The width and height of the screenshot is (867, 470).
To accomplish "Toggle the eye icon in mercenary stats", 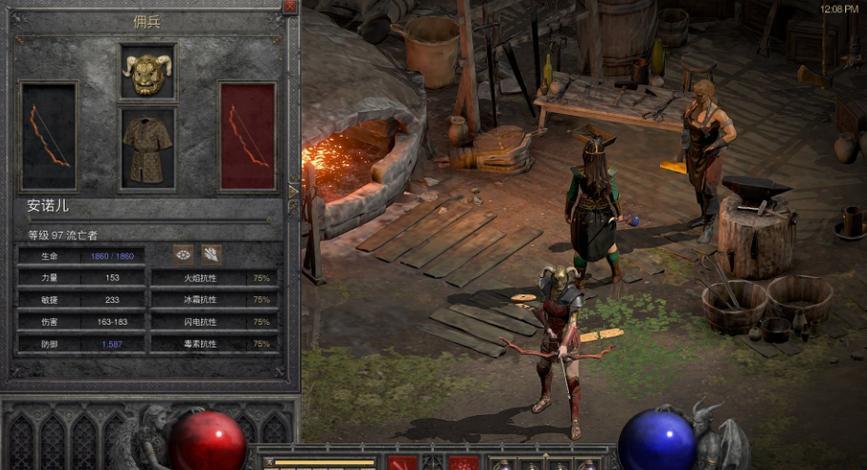I will coord(183,254).
